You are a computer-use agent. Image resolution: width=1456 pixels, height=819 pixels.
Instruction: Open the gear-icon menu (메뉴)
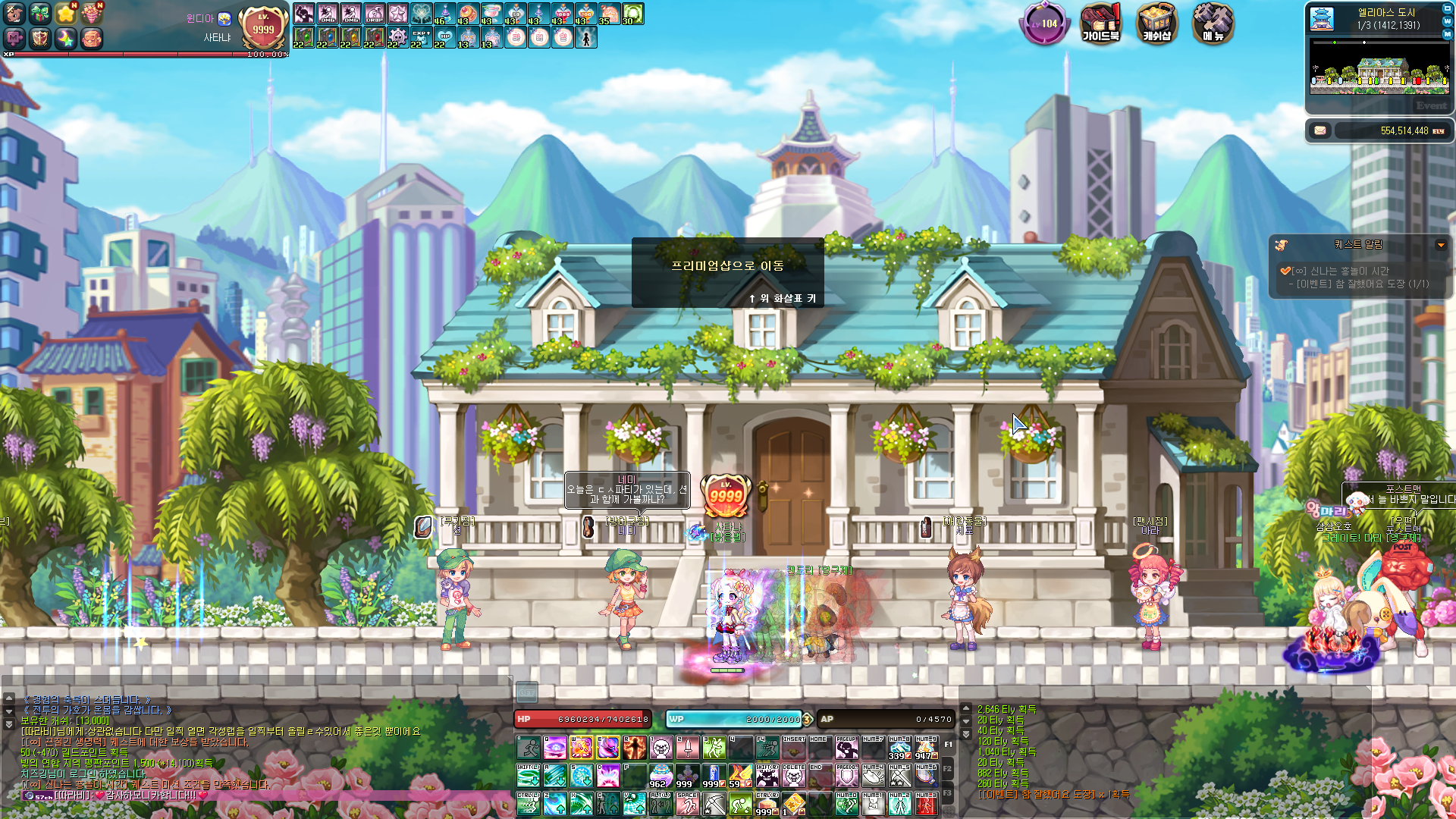(1213, 23)
